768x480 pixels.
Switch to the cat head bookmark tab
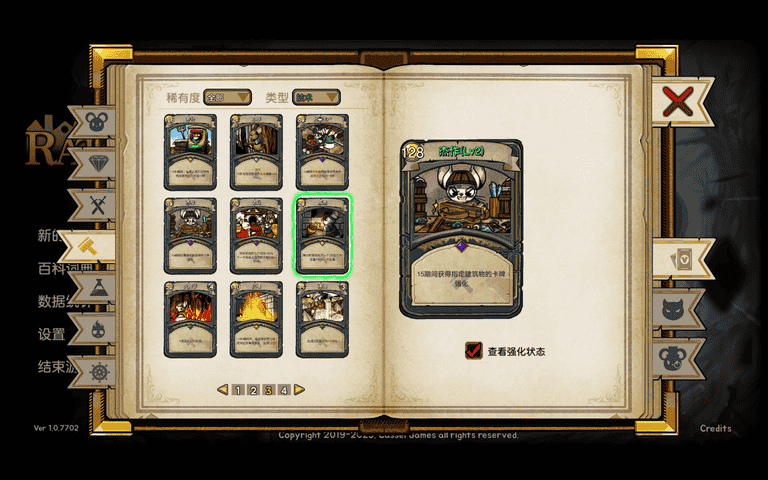tap(680, 308)
